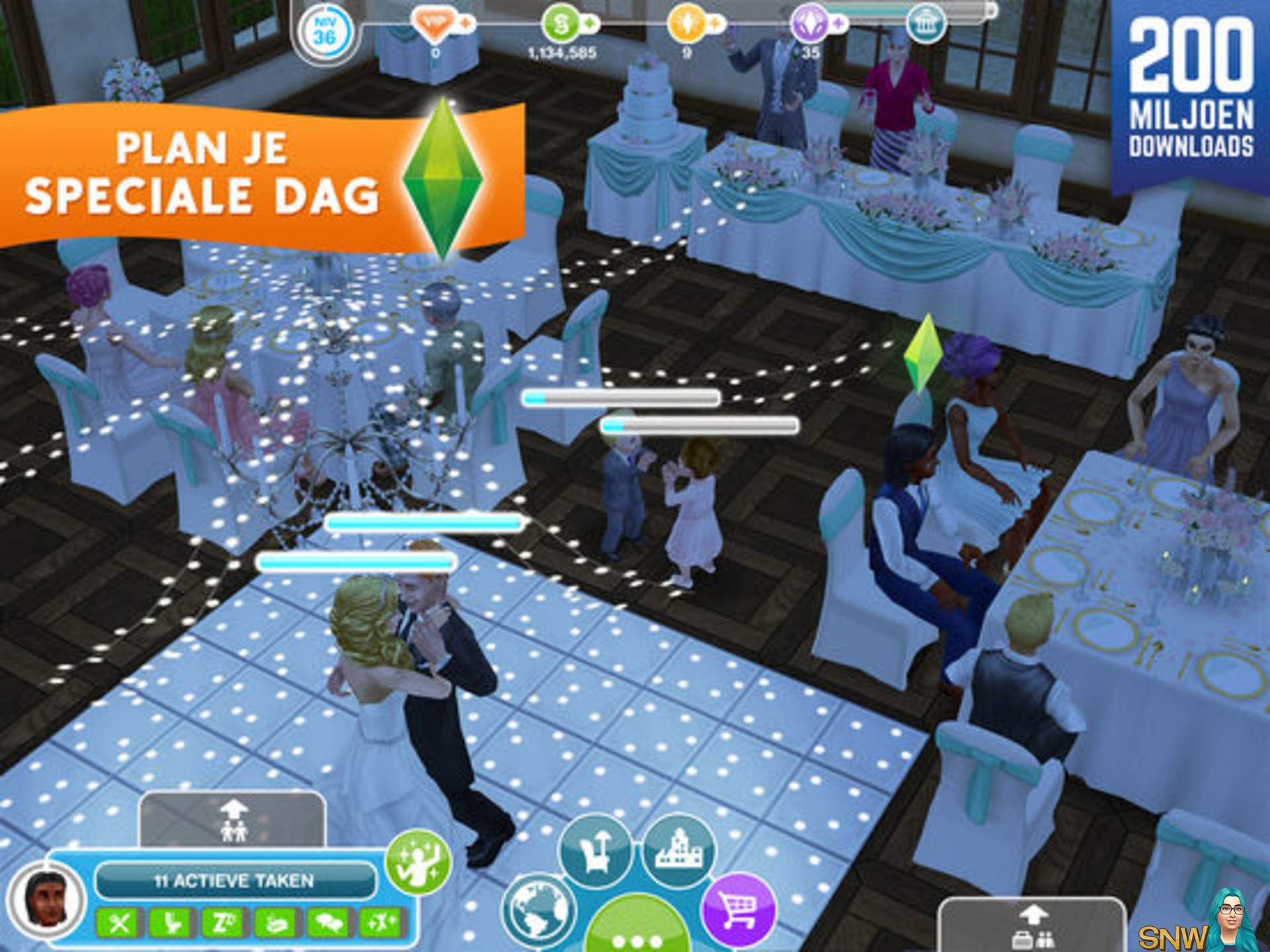Expand the Sims panel with the arrow tab
The image size is (1270, 952).
(233, 820)
